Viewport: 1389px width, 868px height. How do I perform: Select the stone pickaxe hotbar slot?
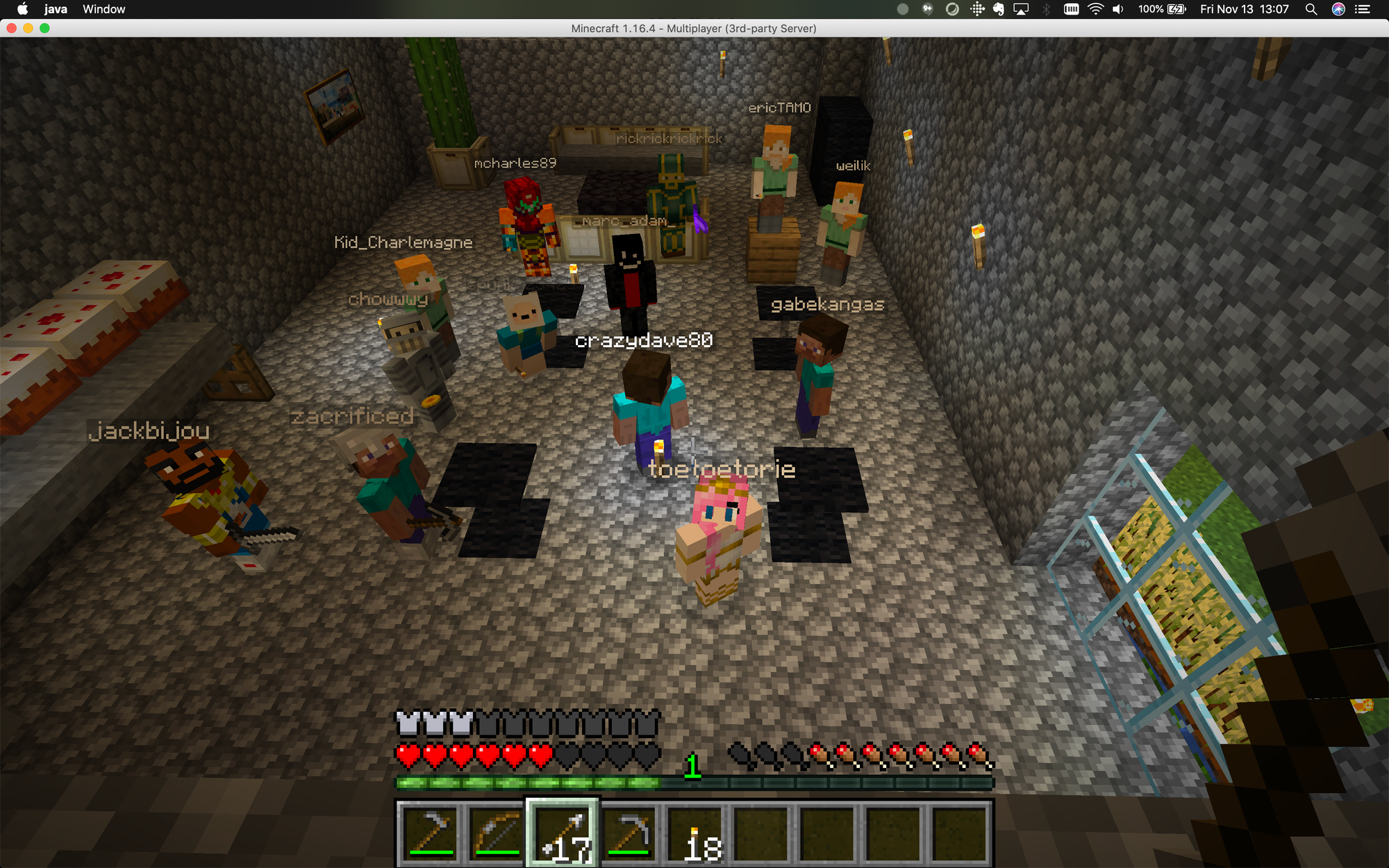coord(629,833)
